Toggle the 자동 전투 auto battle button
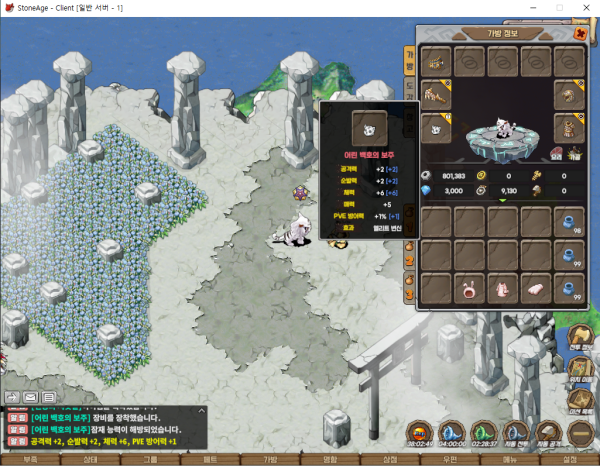Image resolution: width=600 pixels, height=468 pixels. coord(516,433)
